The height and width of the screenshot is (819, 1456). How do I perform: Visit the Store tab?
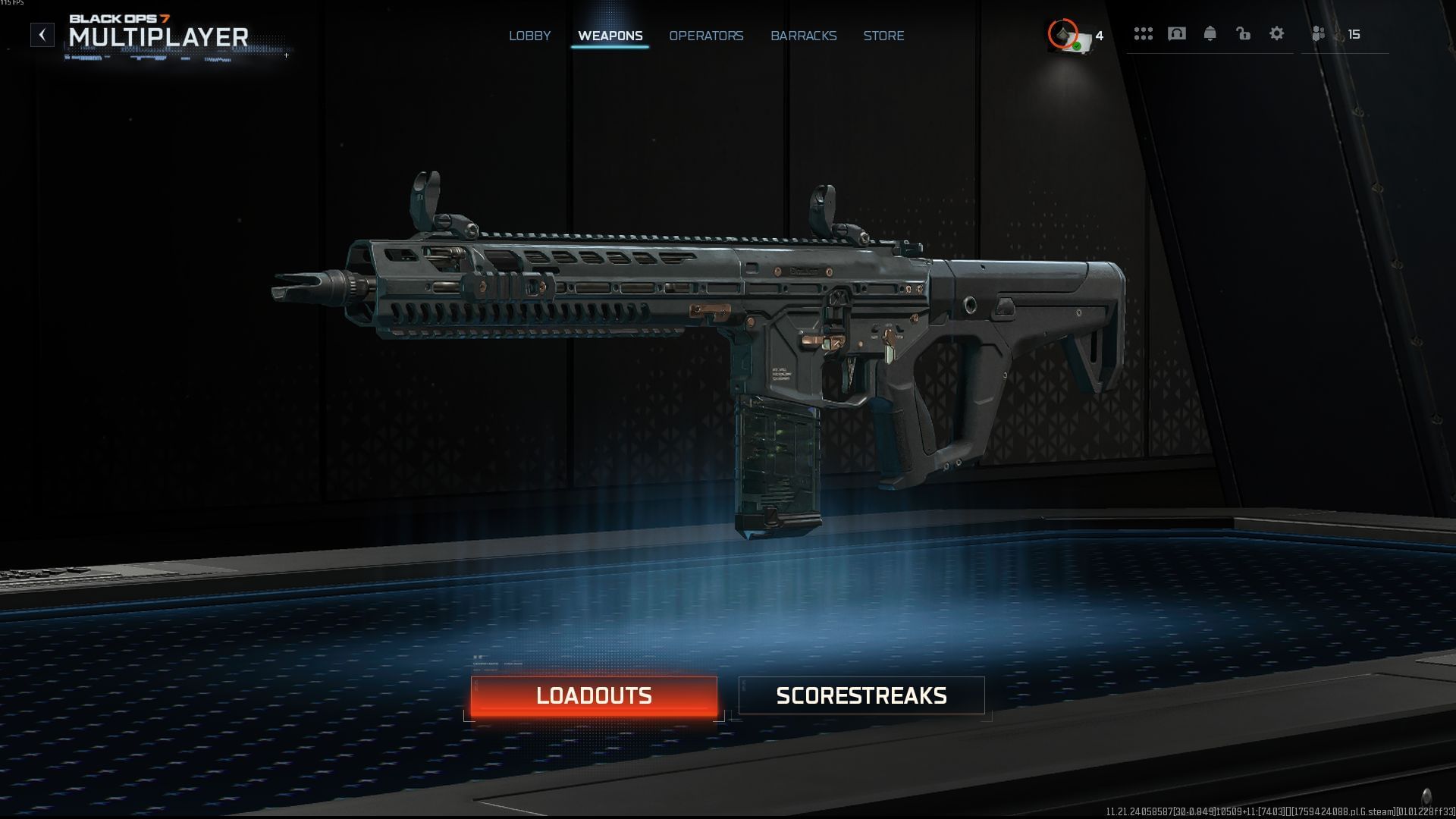[x=883, y=36]
